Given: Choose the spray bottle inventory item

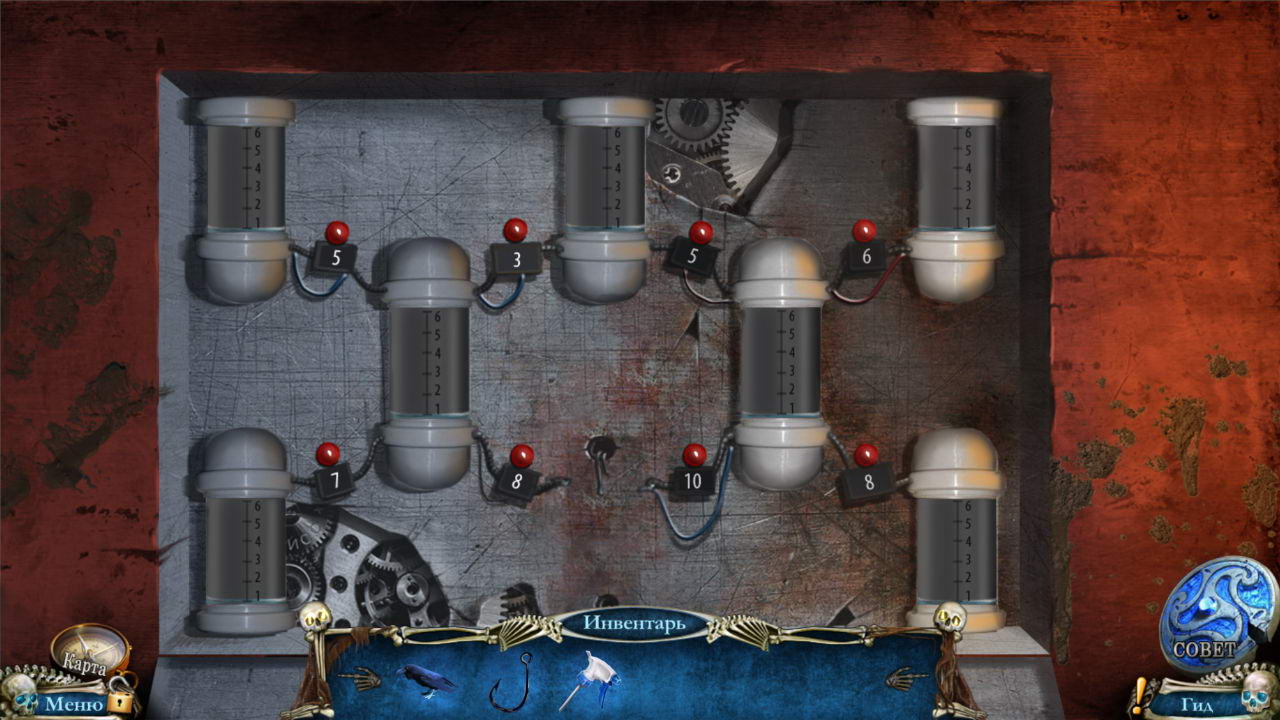Looking at the screenshot, I should pyautogui.click(x=592, y=678).
